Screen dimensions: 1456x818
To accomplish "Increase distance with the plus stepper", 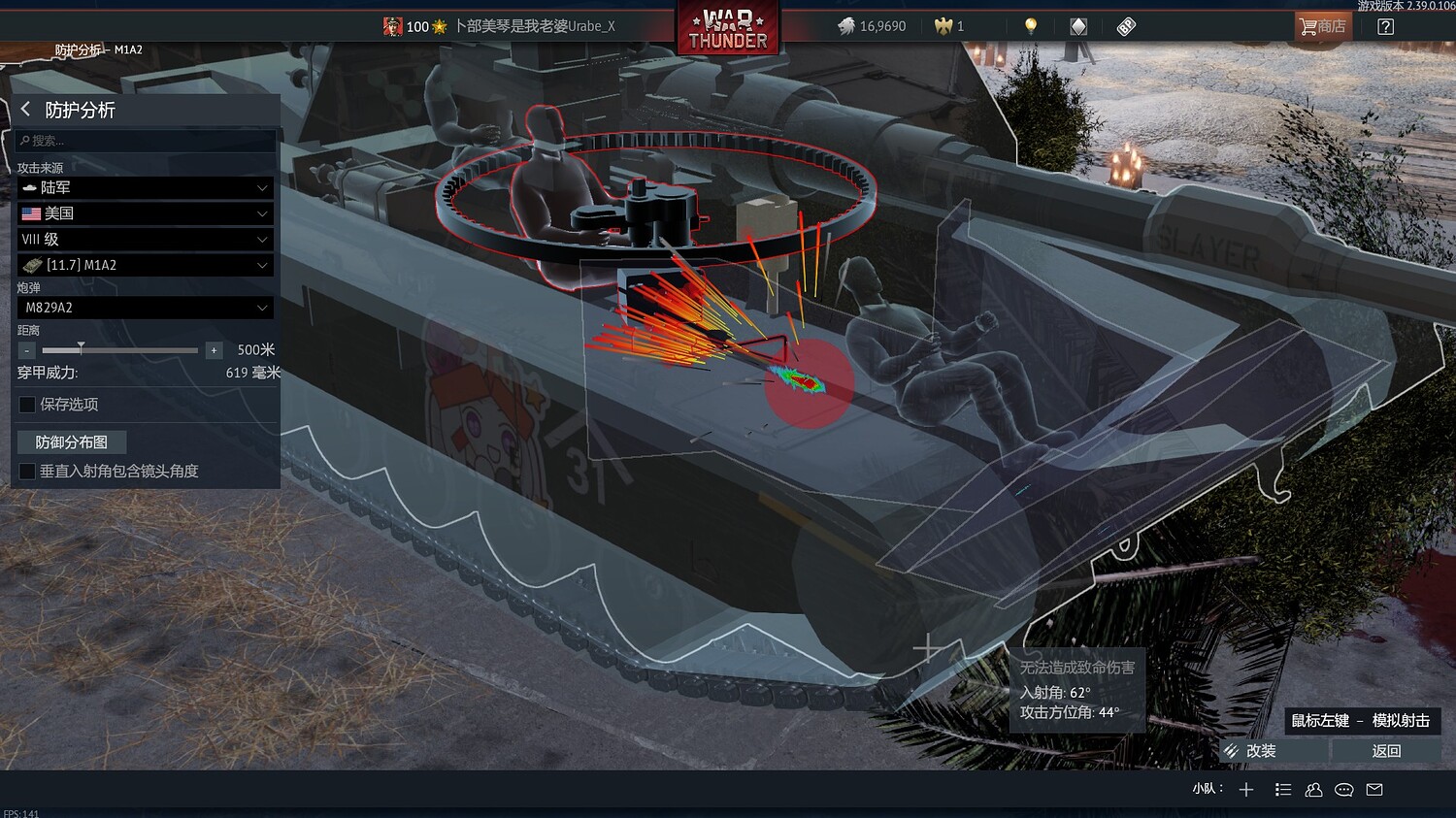I will point(214,349).
